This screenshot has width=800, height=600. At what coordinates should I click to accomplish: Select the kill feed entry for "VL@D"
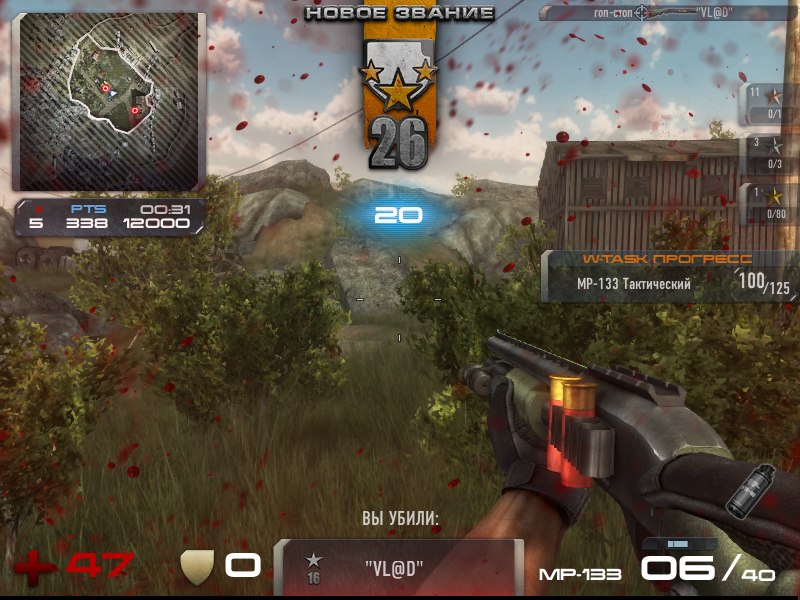[668, 13]
